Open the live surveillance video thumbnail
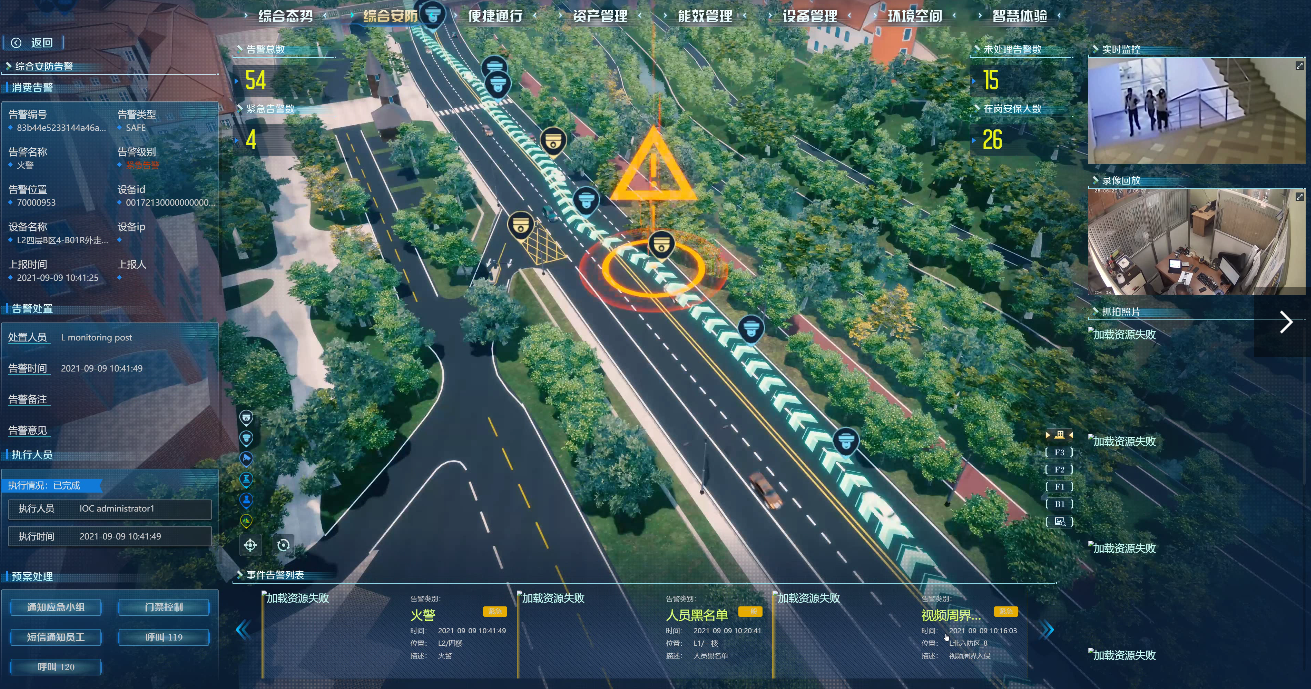1311x689 pixels. 1196,110
